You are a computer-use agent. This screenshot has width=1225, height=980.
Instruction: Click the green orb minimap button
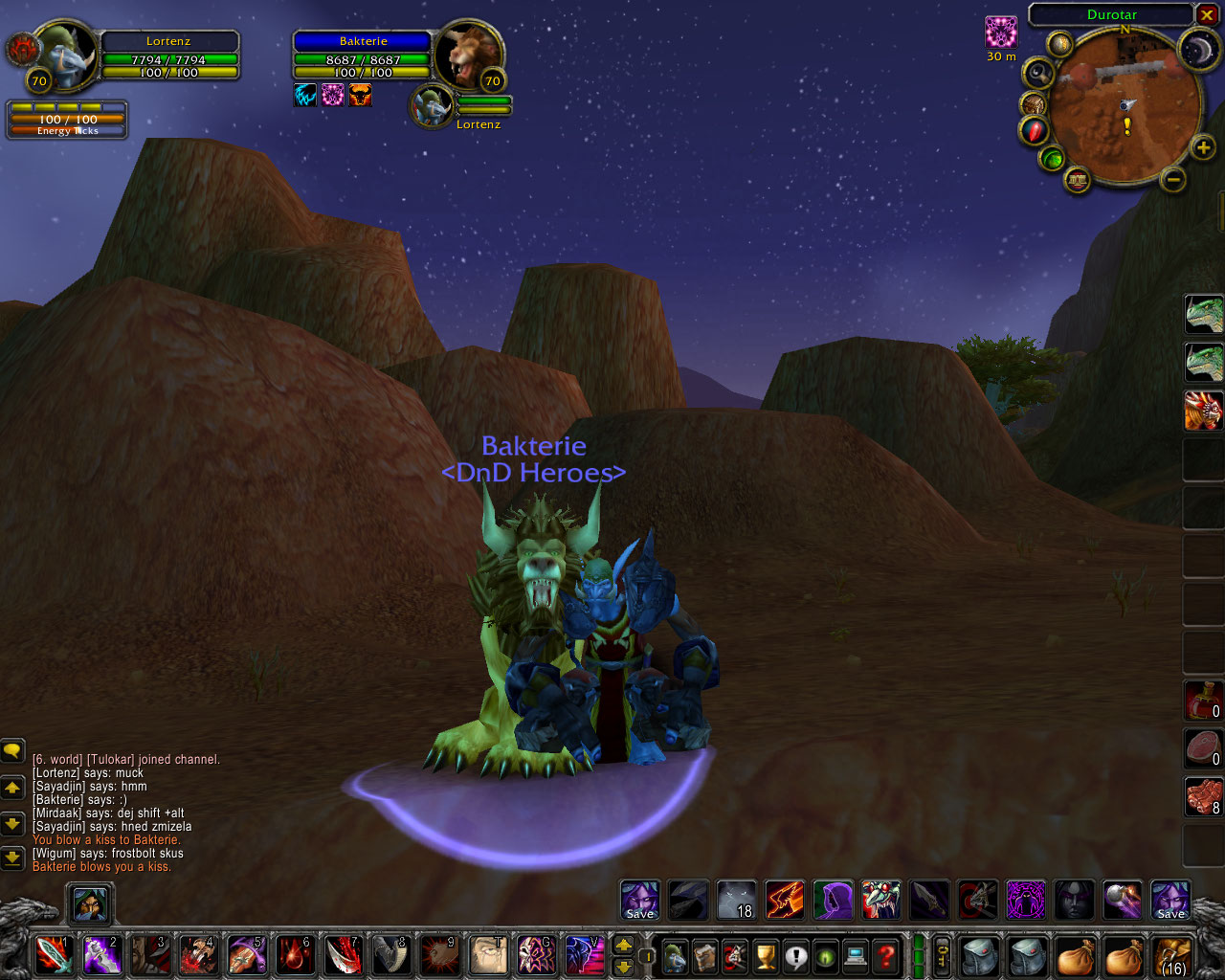pyautogui.click(x=1053, y=159)
